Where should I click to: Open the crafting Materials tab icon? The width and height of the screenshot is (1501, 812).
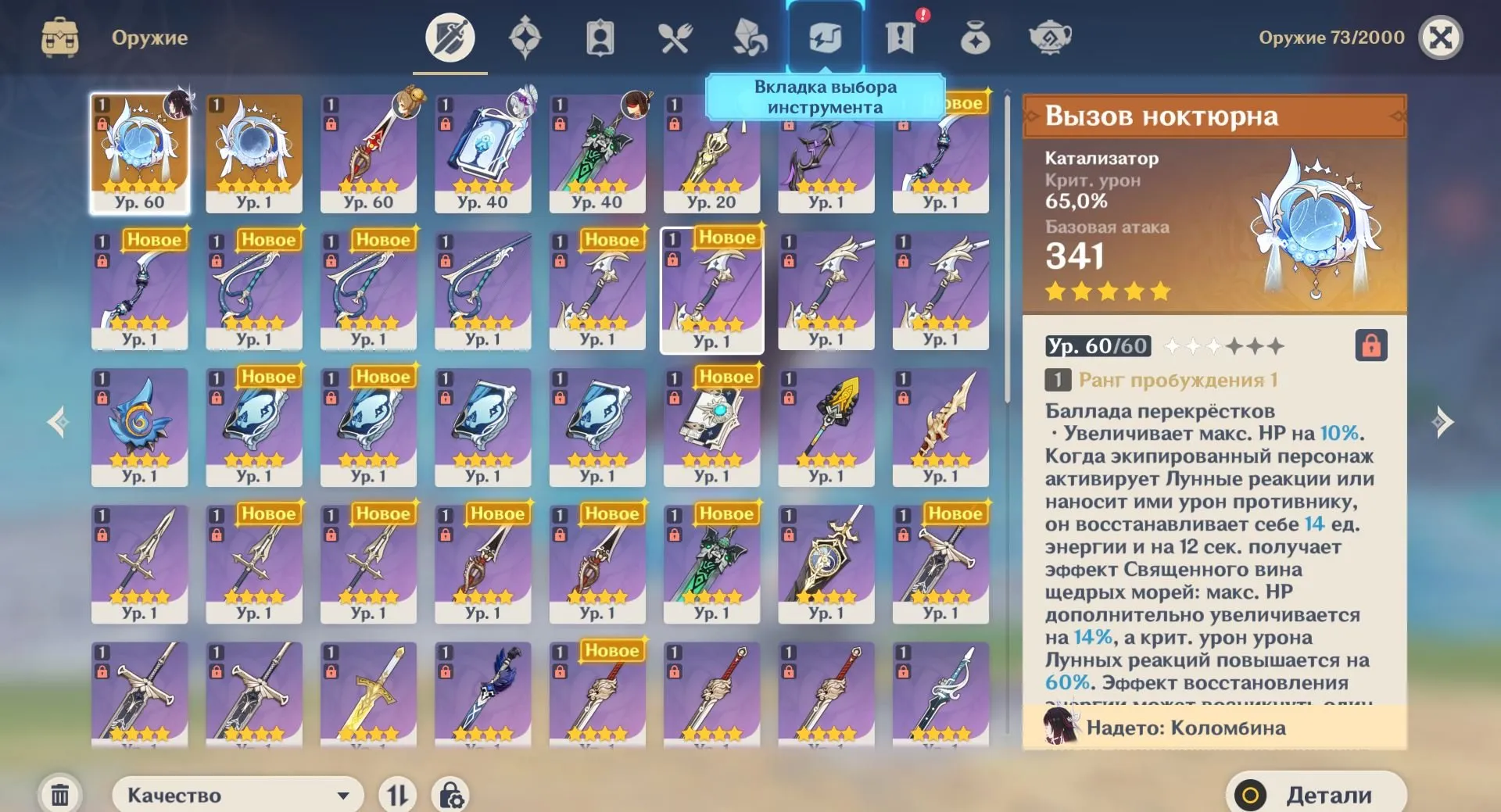coord(749,35)
